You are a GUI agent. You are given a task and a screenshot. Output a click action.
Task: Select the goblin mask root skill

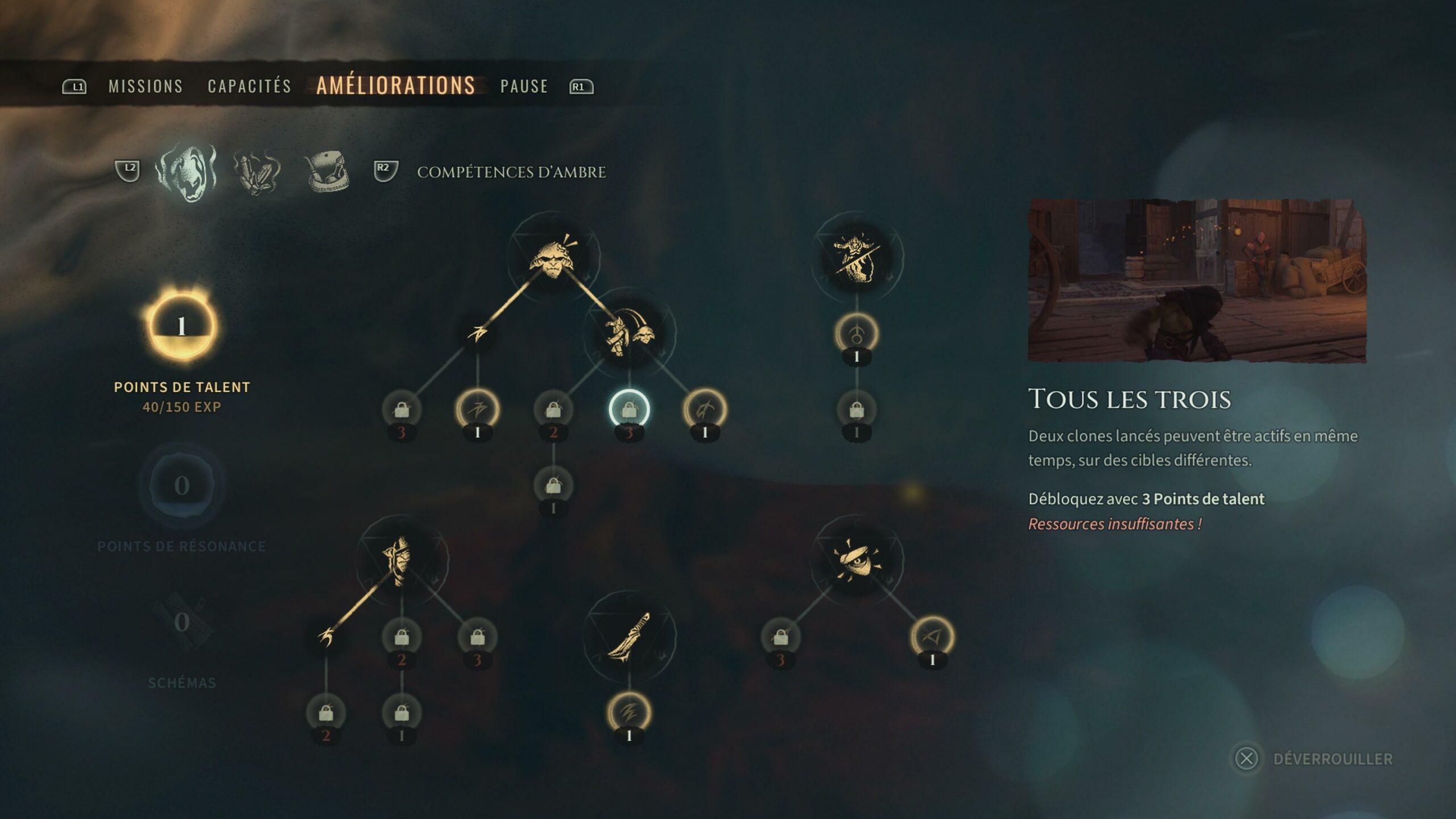[x=552, y=257]
